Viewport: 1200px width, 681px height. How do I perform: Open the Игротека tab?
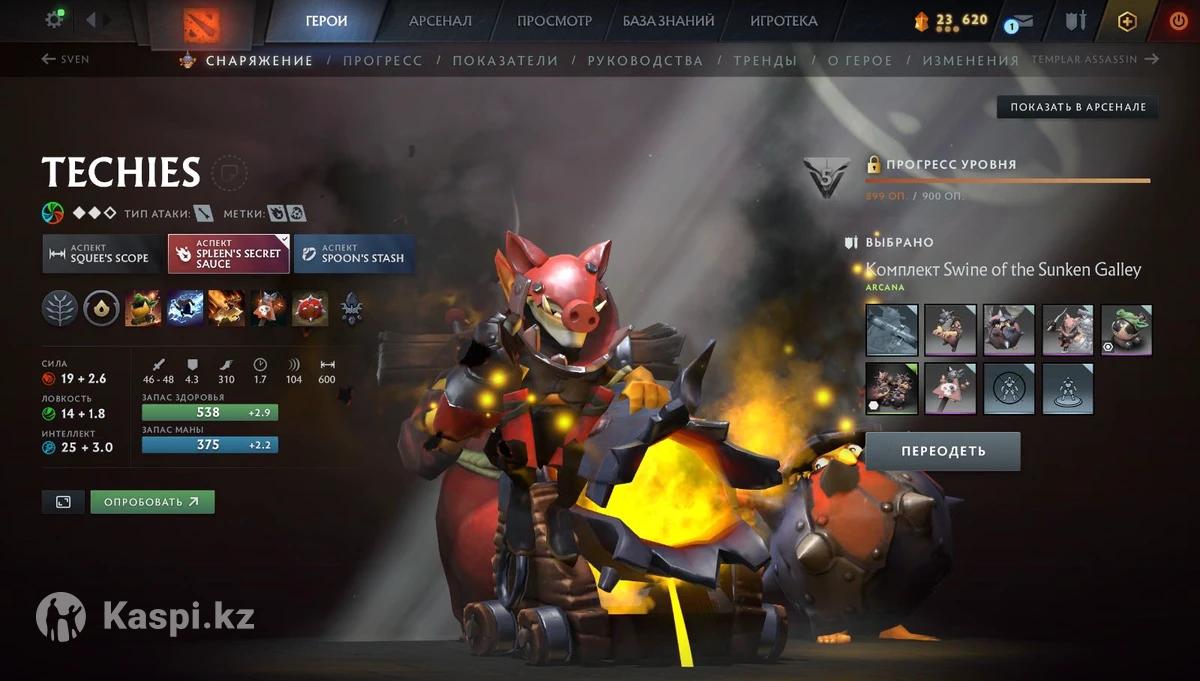click(783, 21)
